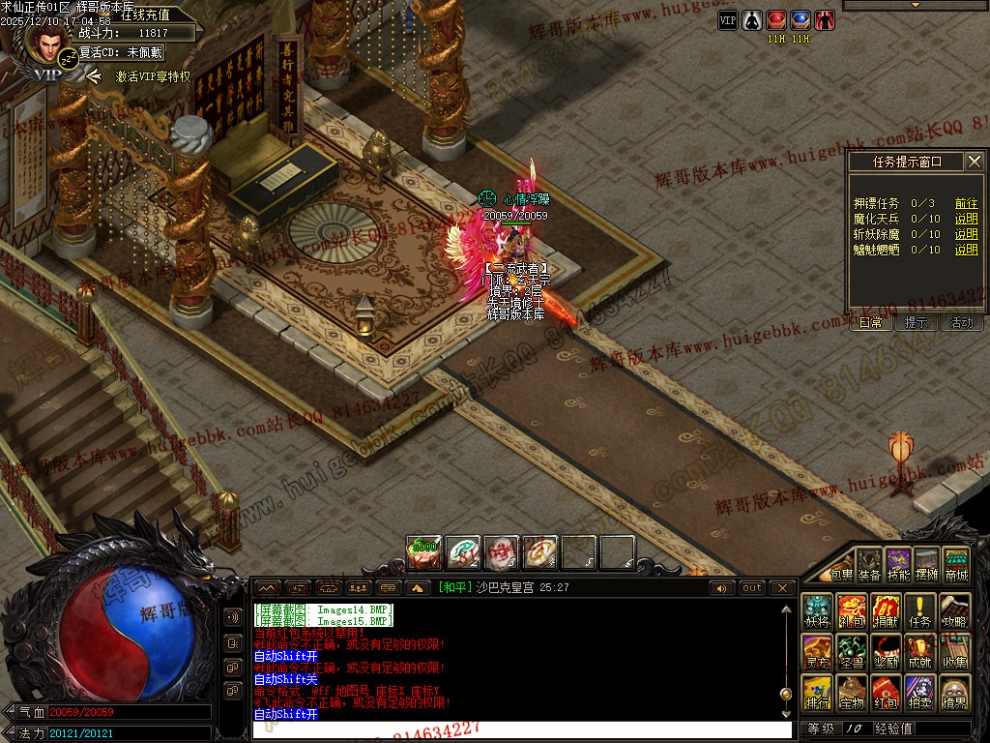Image resolution: width=990 pixels, height=743 pixels.
Task: Open the 说明 link beside 魔化天兵
Action: tap(966, 219)
